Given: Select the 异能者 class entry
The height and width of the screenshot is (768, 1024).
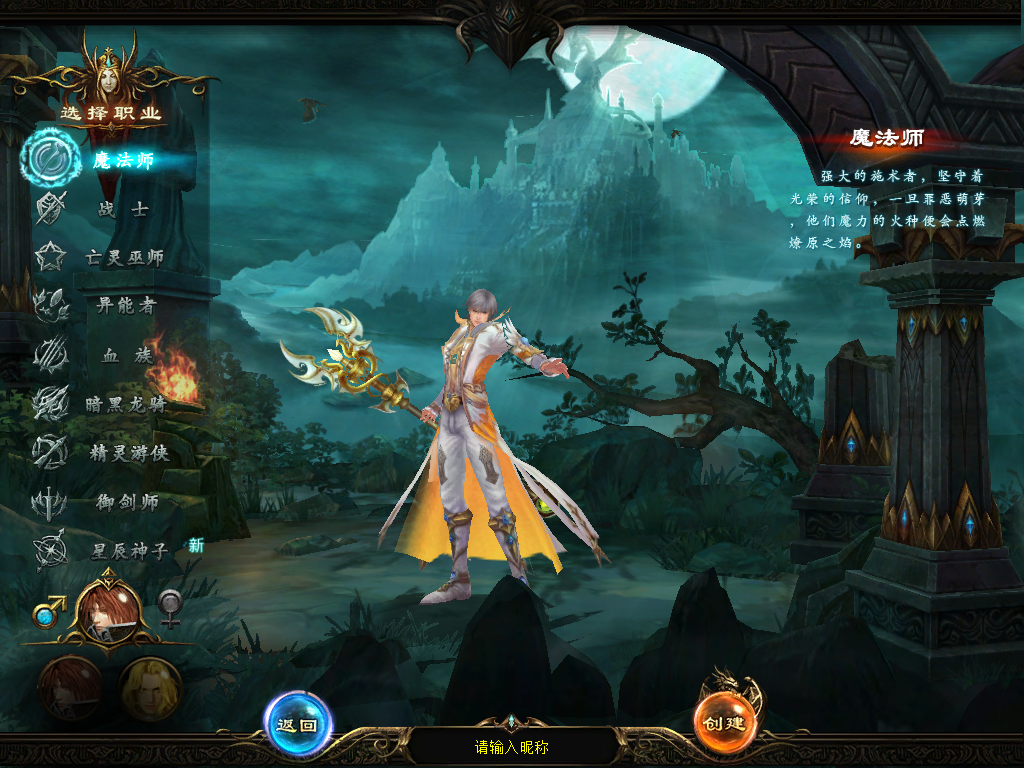Looking at the screenshot, I should tap(124, 306).
